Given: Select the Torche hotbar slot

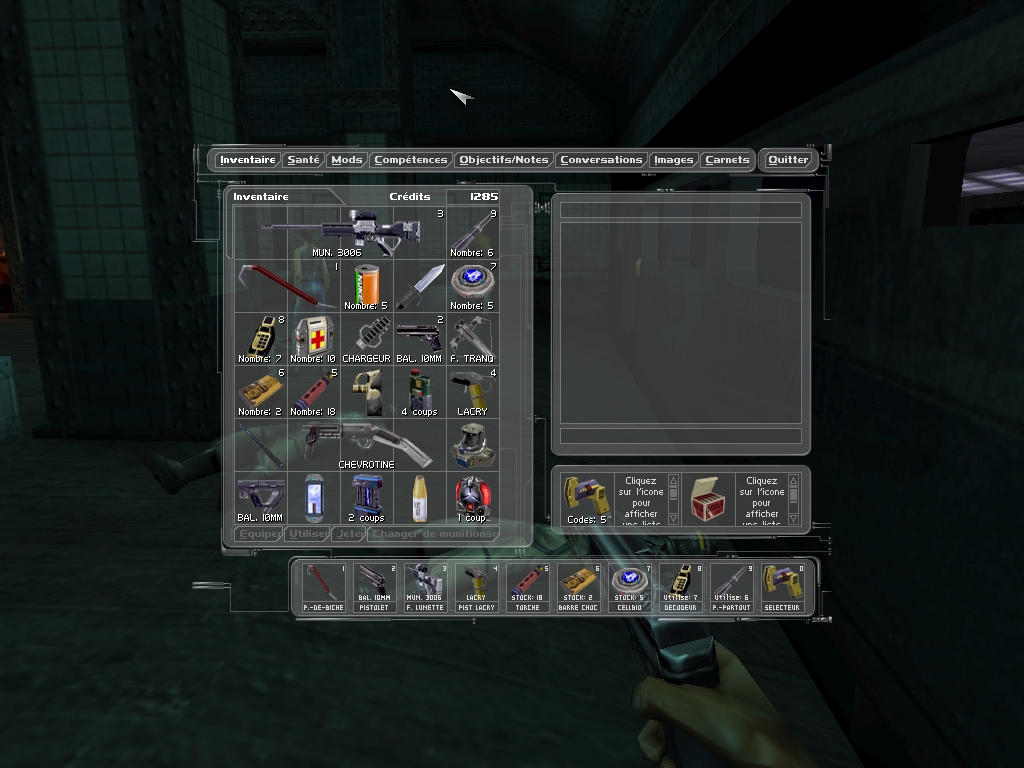Looking at the screenshot, I should click(527, 587).
